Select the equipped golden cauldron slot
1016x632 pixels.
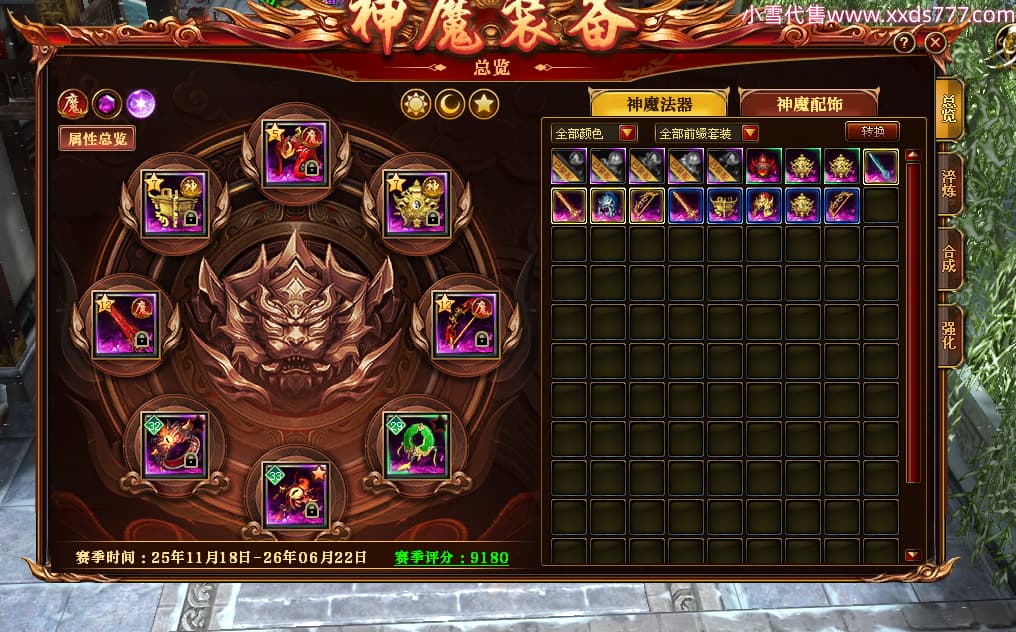(x=174, y=204)
